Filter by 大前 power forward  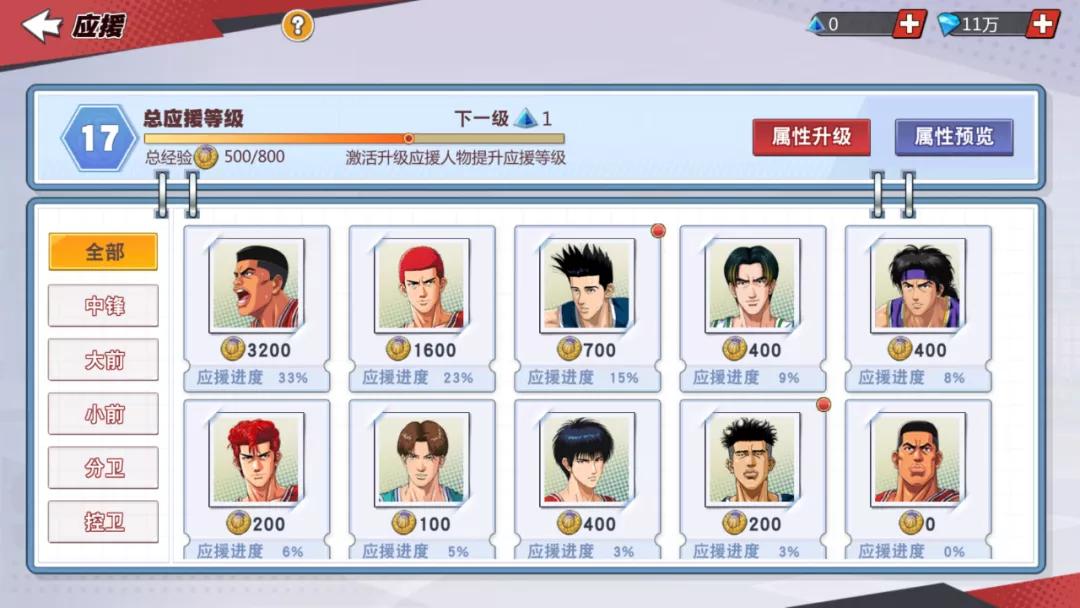pos(104,360)
